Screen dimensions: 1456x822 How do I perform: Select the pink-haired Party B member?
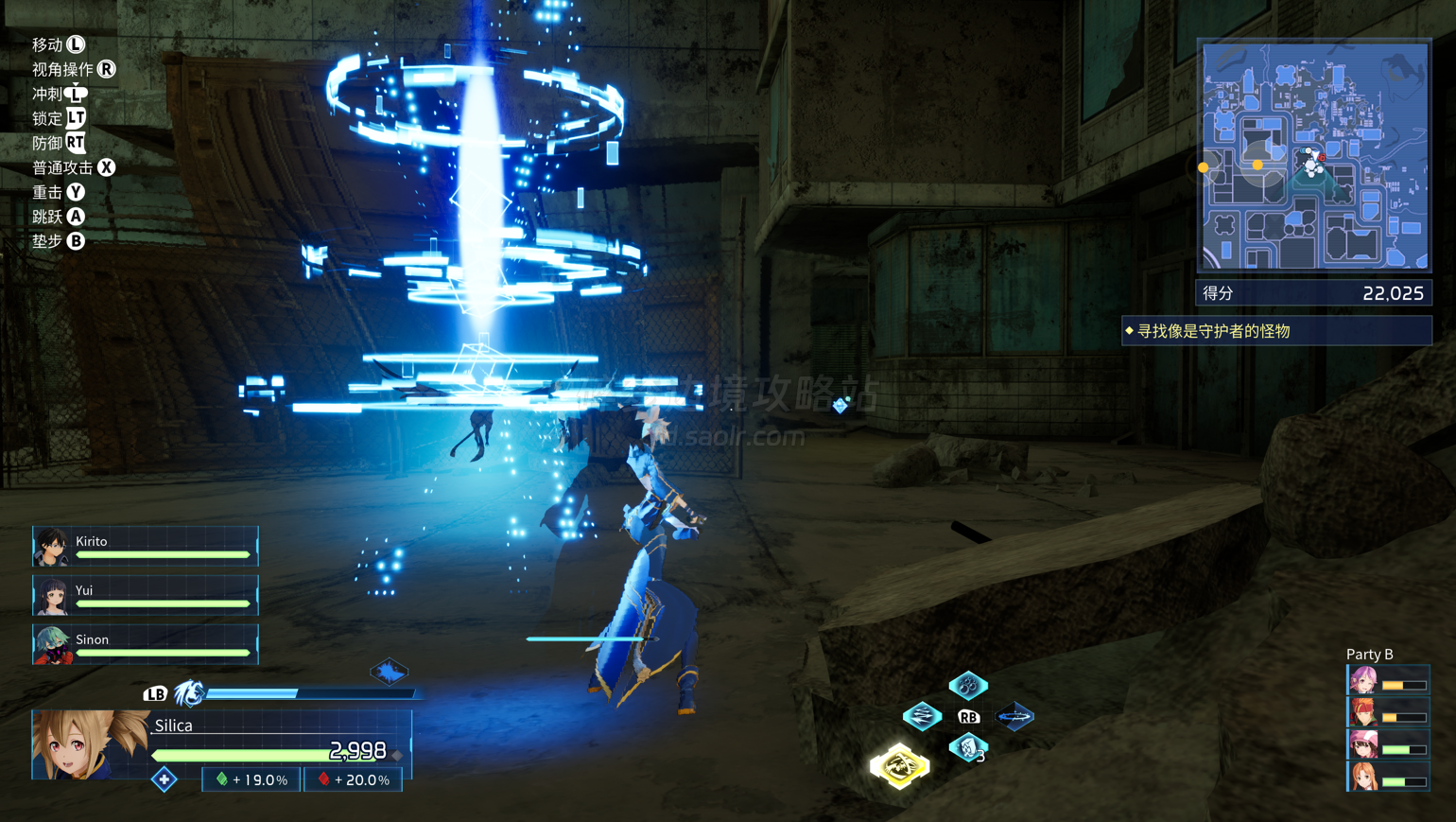(x=1386, y=681)
